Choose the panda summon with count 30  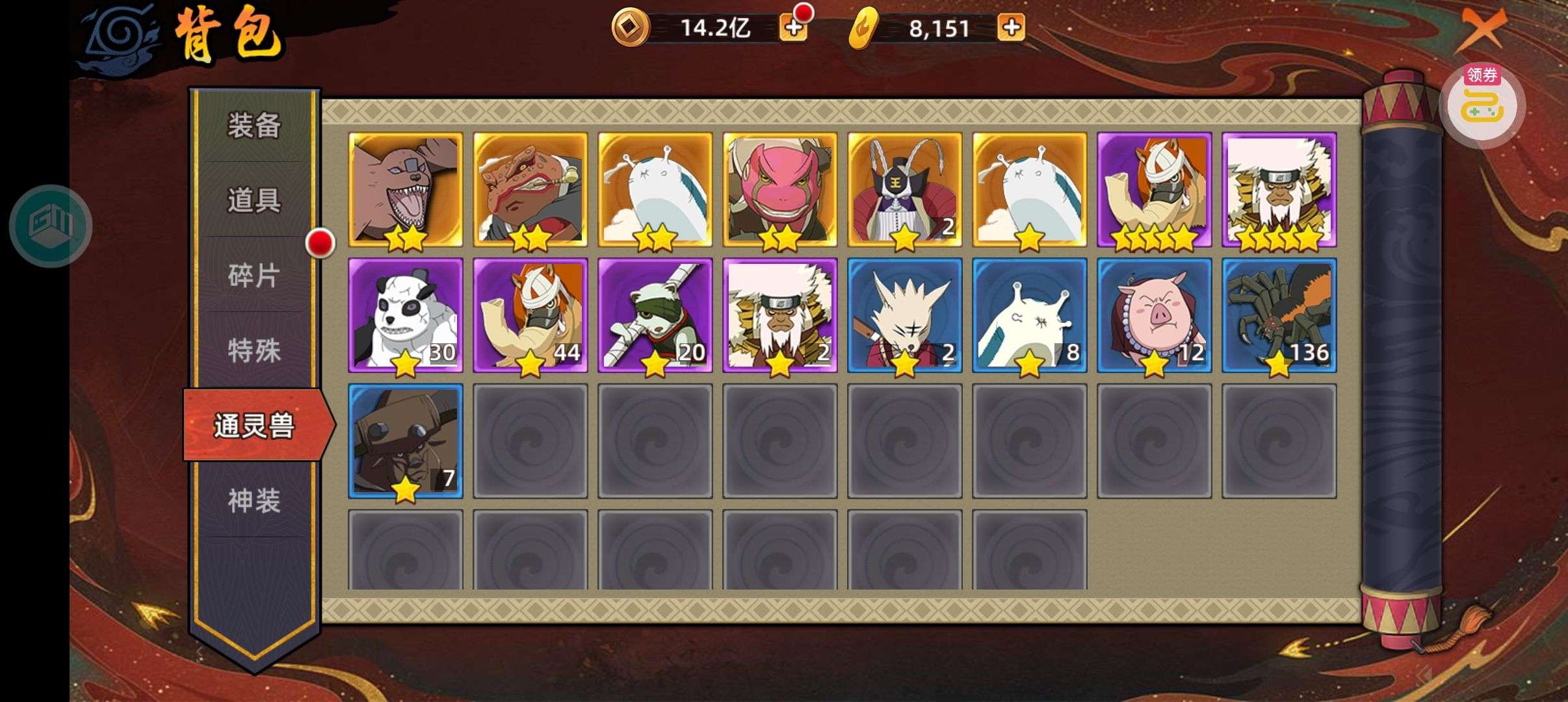click(406, 315)
